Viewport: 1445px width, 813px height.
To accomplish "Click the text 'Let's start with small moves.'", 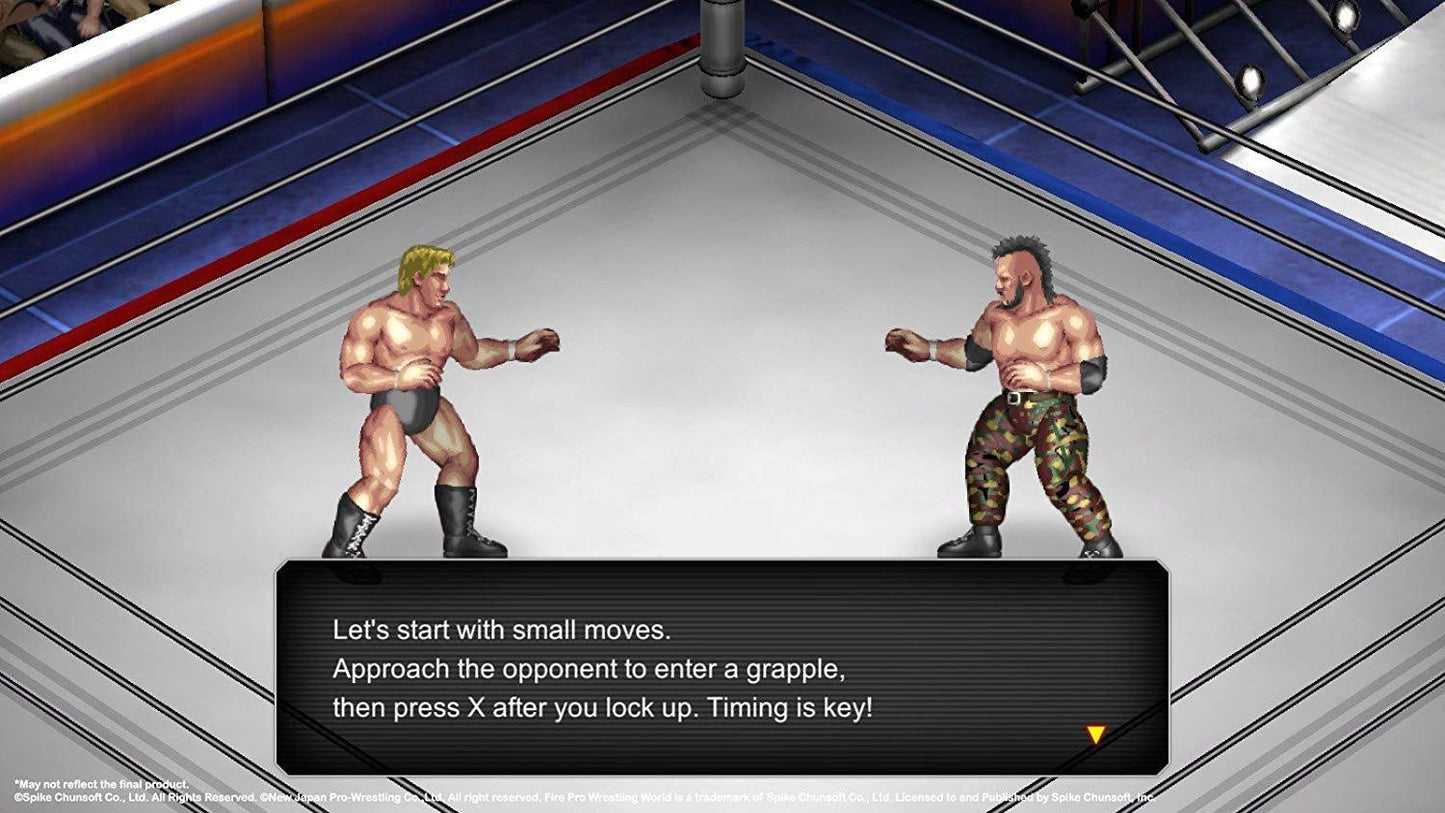I will (x=502, y=630).
